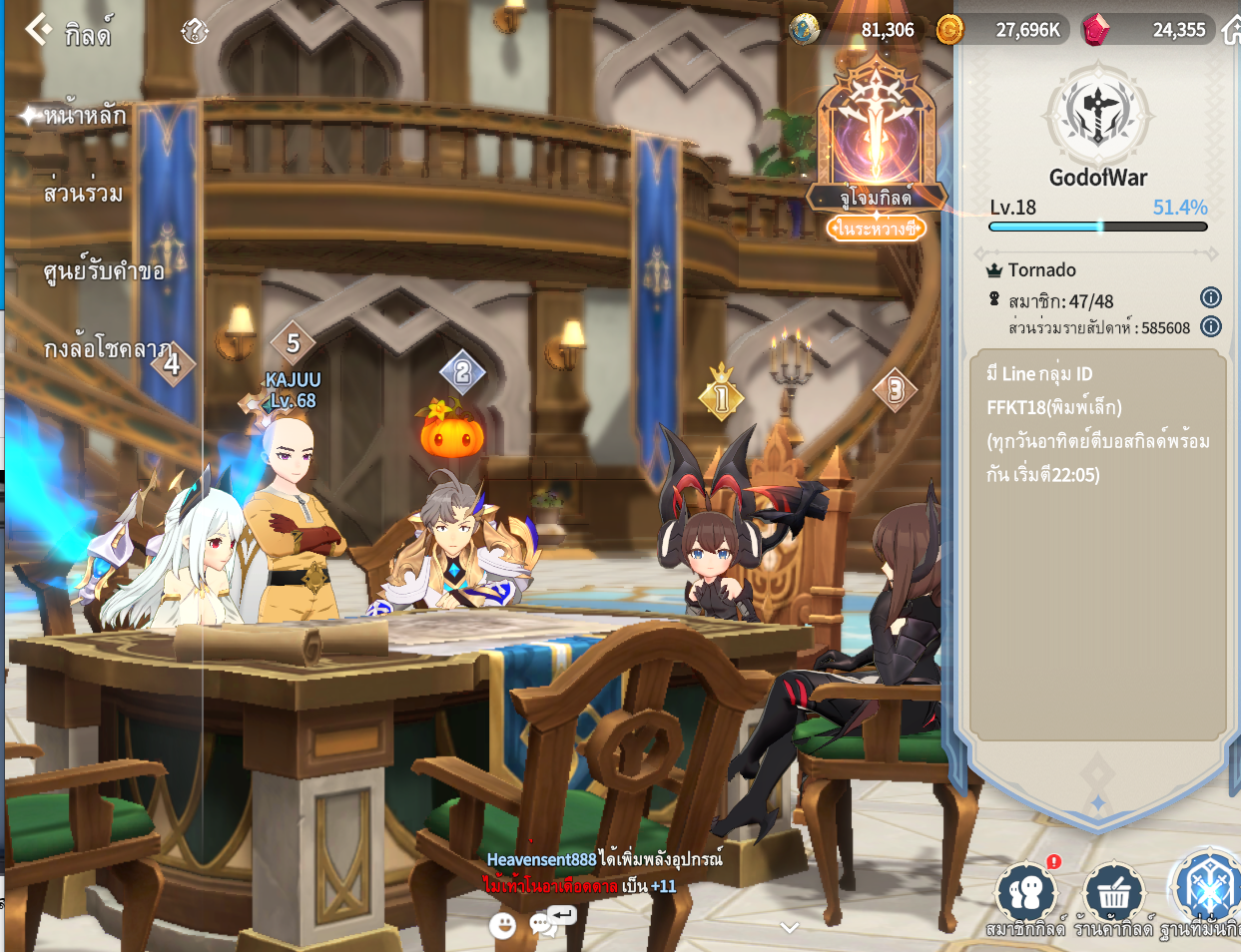This screenshot has width=1241, height=952.
Task: Select the หน้าหลัก menu entry
Action: point(84,116)
